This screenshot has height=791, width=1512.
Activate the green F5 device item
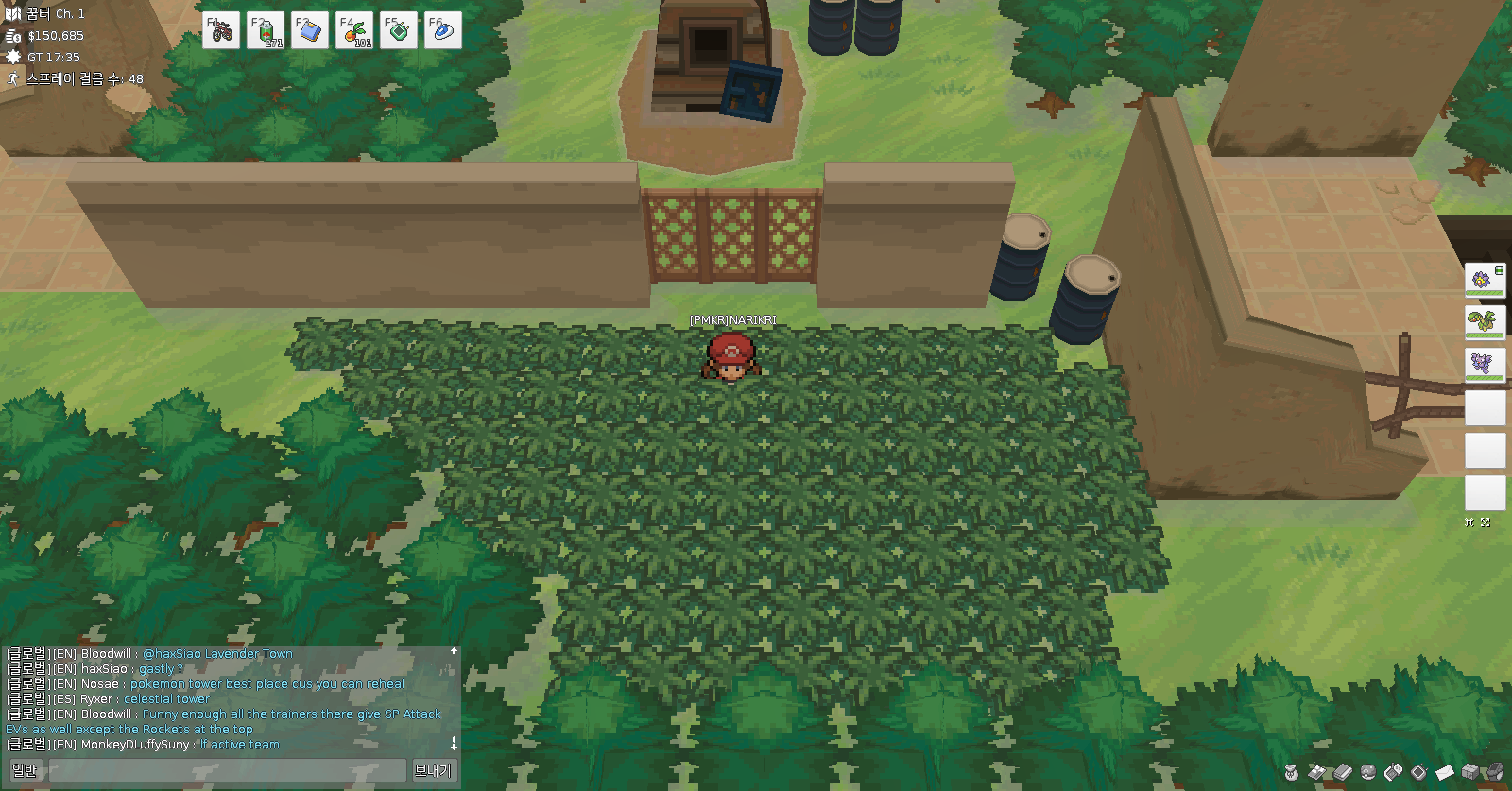(x=399, y=30)
